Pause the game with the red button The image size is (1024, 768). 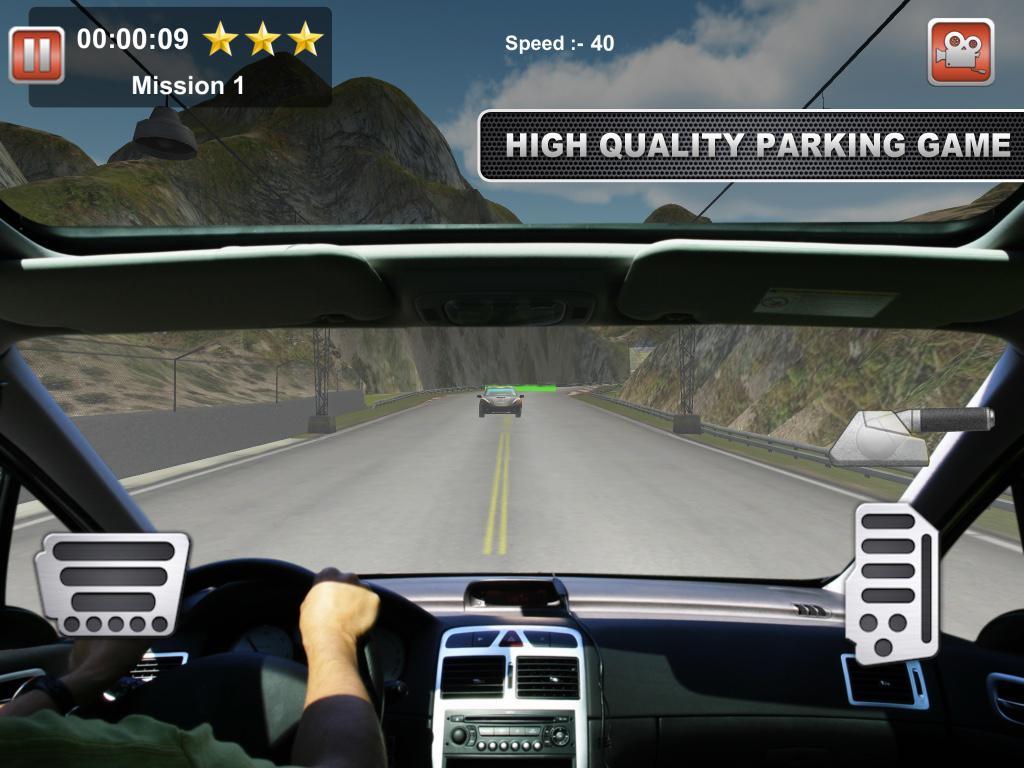(37, 55)
